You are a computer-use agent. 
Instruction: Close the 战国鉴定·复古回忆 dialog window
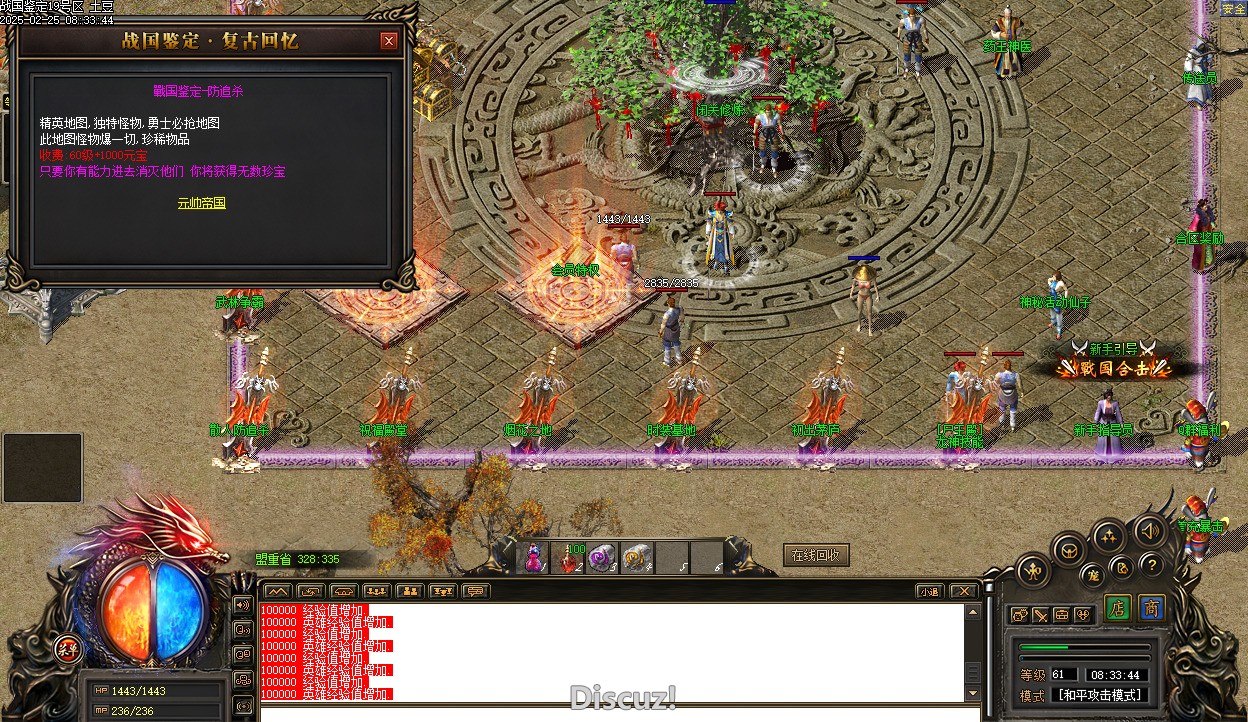tap(389, 41)
